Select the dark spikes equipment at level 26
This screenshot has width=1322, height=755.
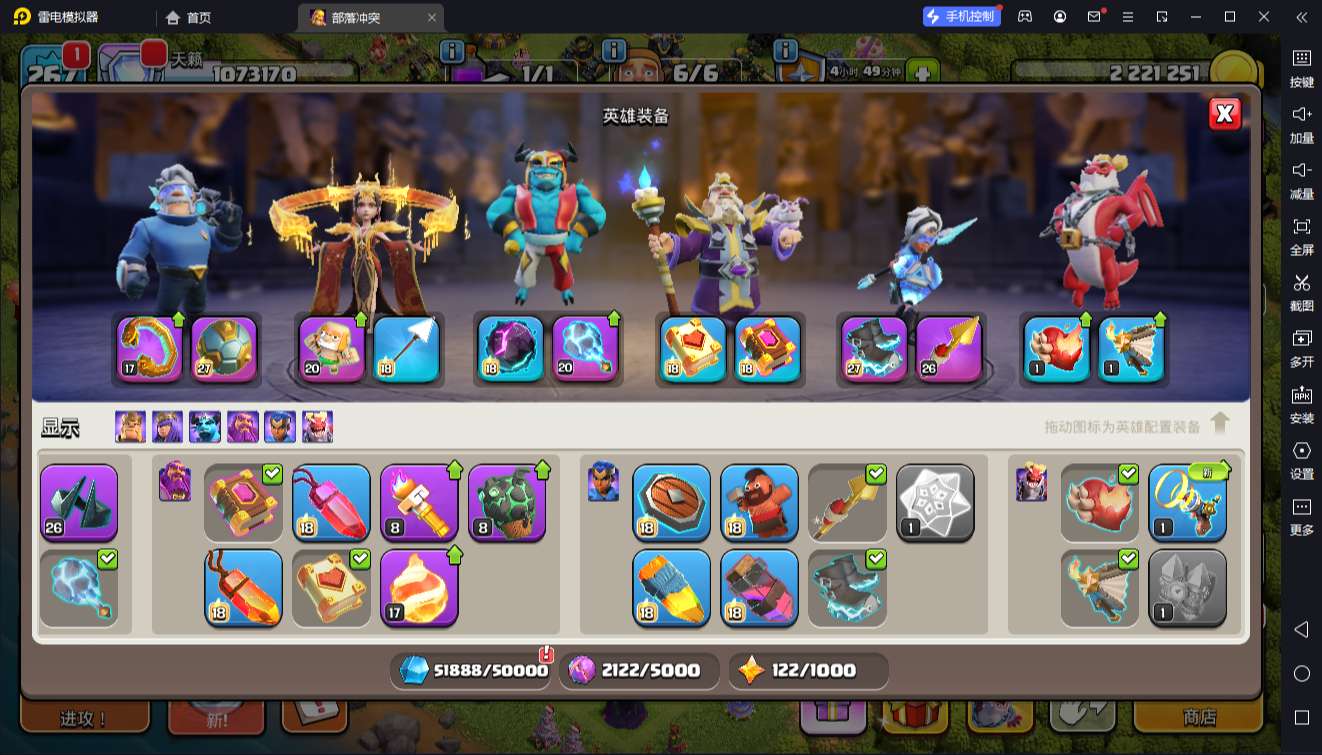(x=79, y=502)
